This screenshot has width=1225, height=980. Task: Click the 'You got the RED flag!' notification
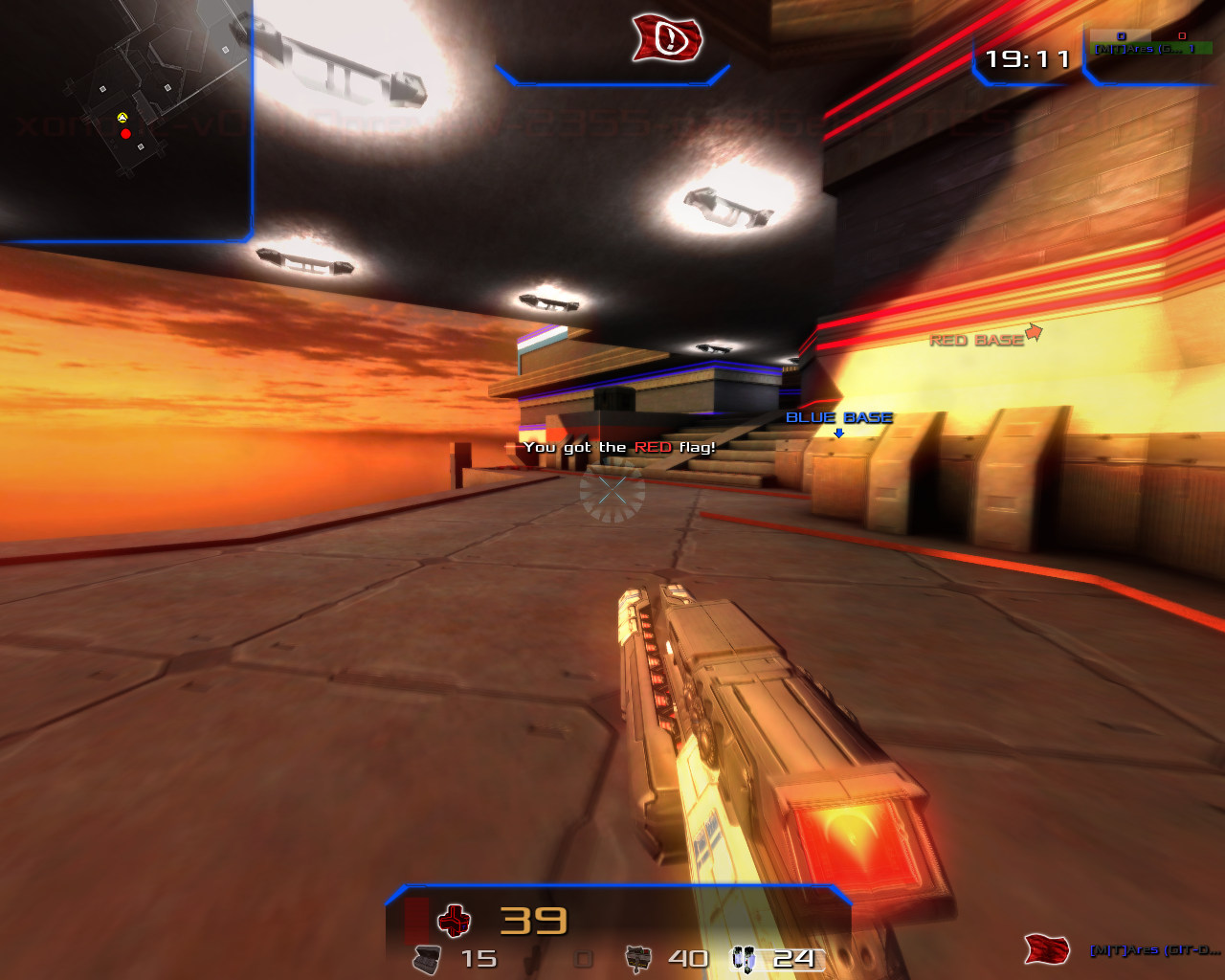(x=620, y=446)
